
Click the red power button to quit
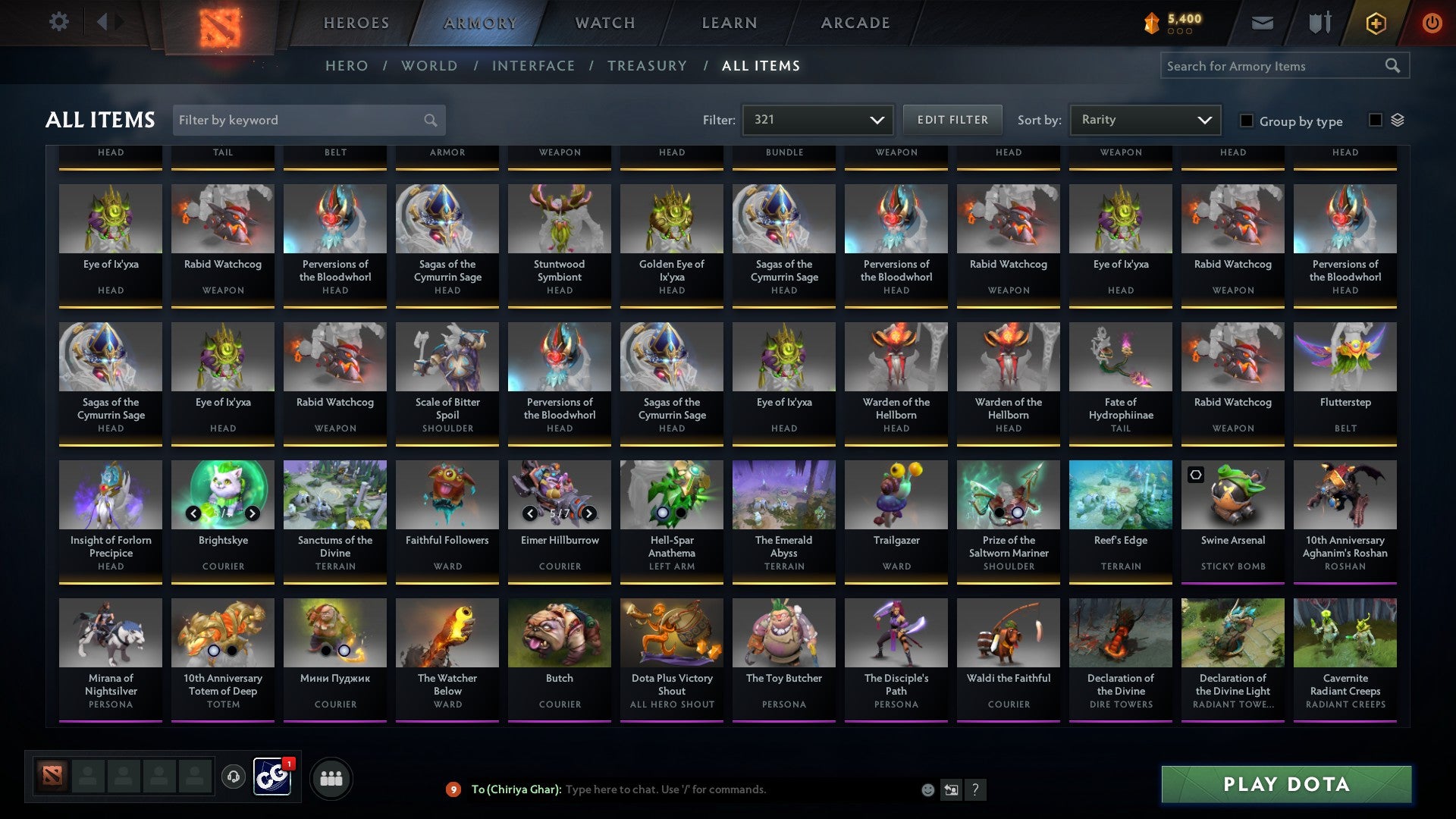[x=1432, y=22]
